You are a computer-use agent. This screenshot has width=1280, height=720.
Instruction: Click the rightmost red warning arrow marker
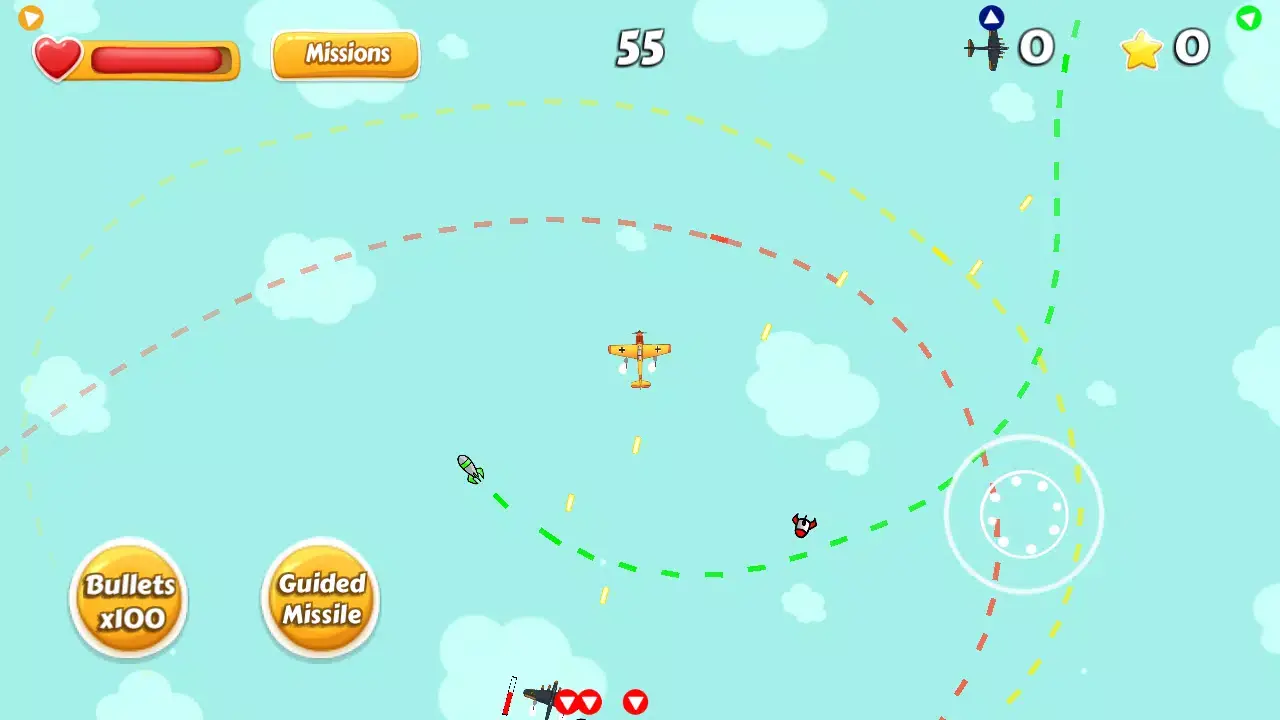tap(637, 703)
